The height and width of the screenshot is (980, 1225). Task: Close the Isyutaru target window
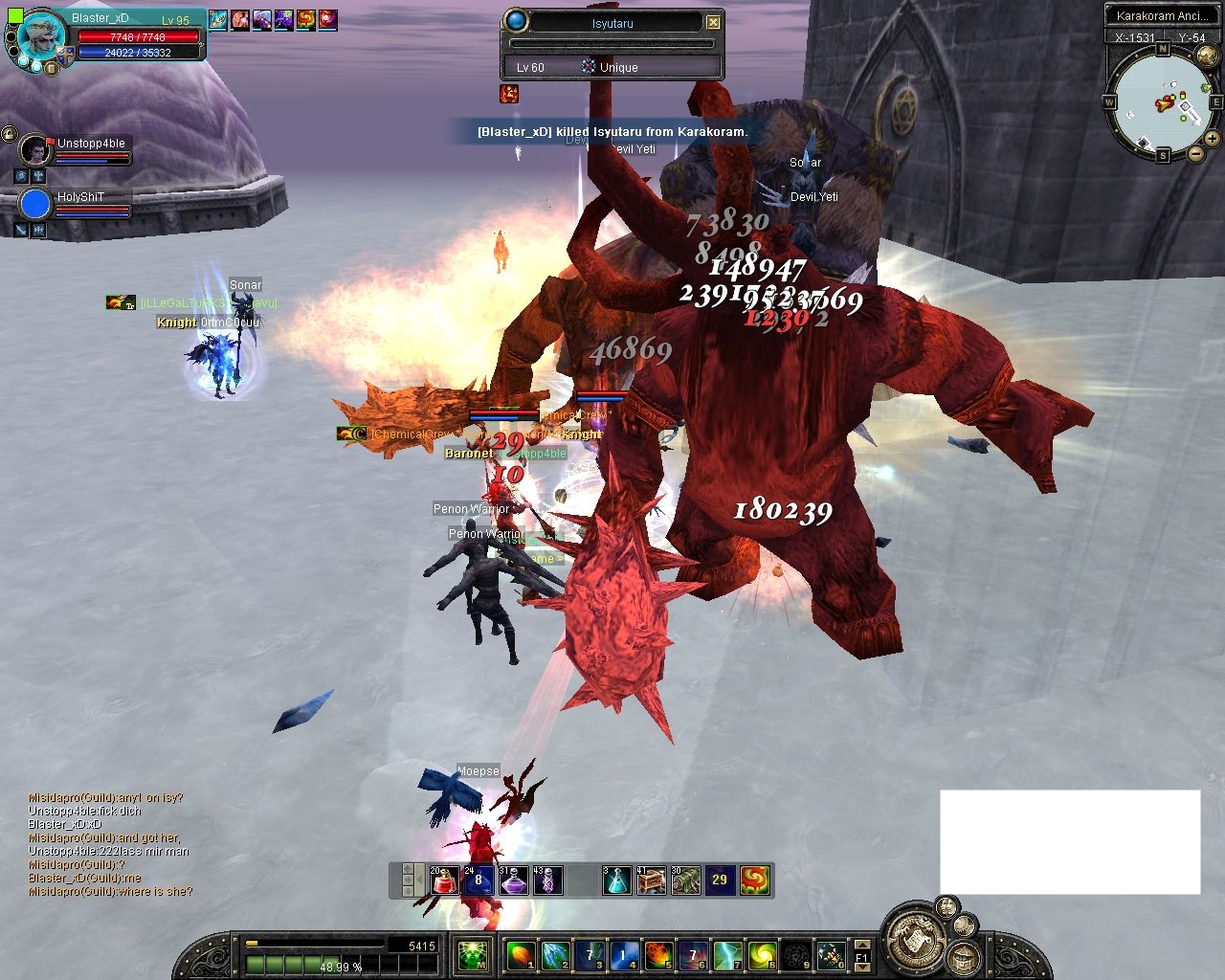pos(713,22)
